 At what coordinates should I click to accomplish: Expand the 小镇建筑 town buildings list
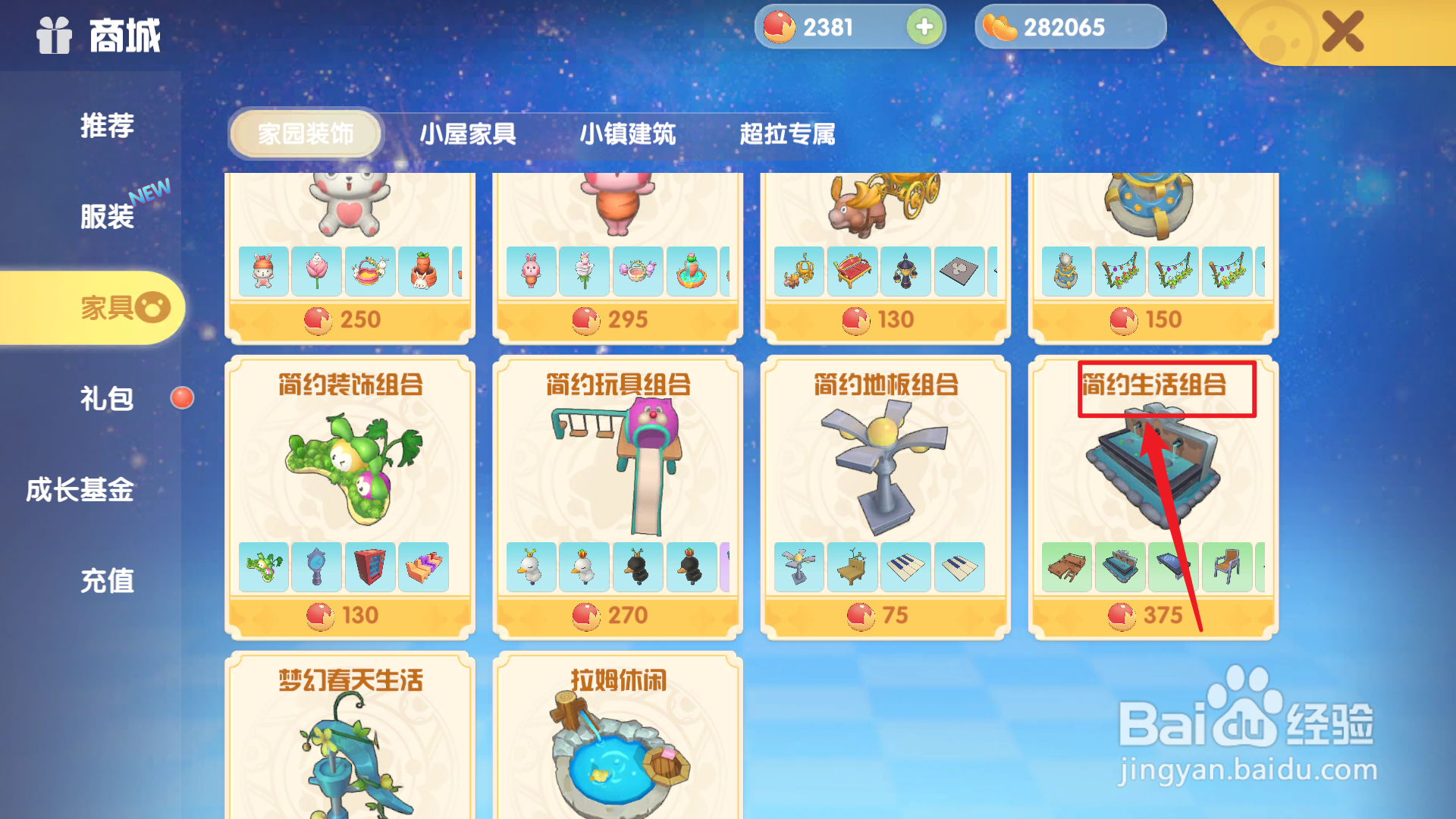[627, 134]
